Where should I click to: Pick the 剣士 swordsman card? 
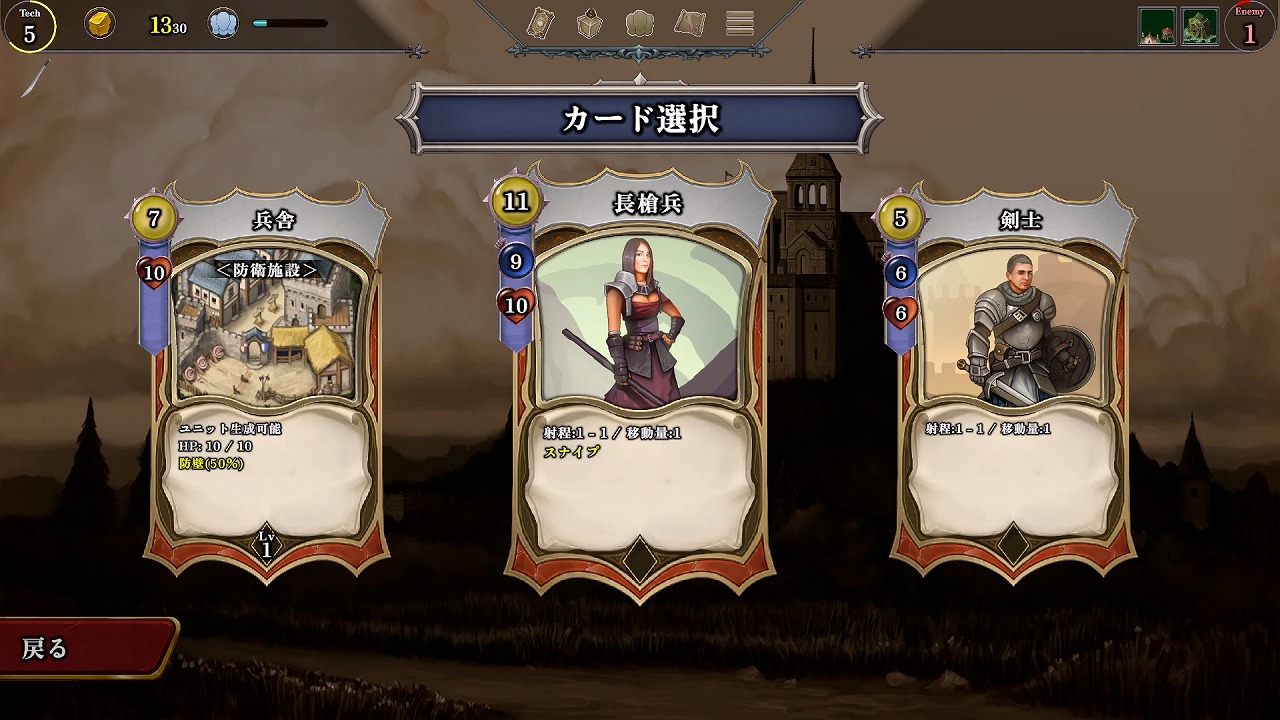[x=1014, y=380]
